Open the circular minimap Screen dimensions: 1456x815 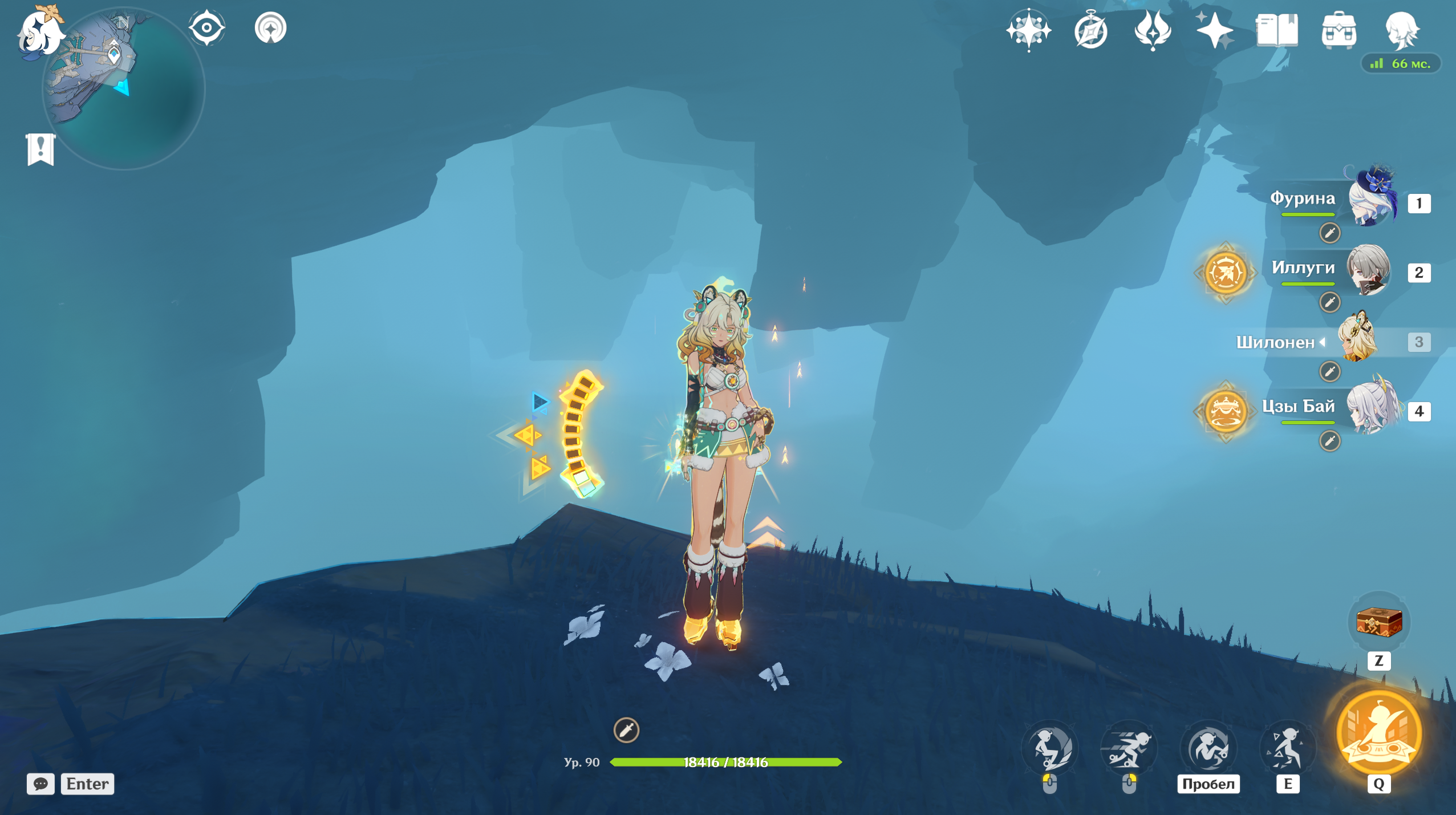[x=124, y=88]
